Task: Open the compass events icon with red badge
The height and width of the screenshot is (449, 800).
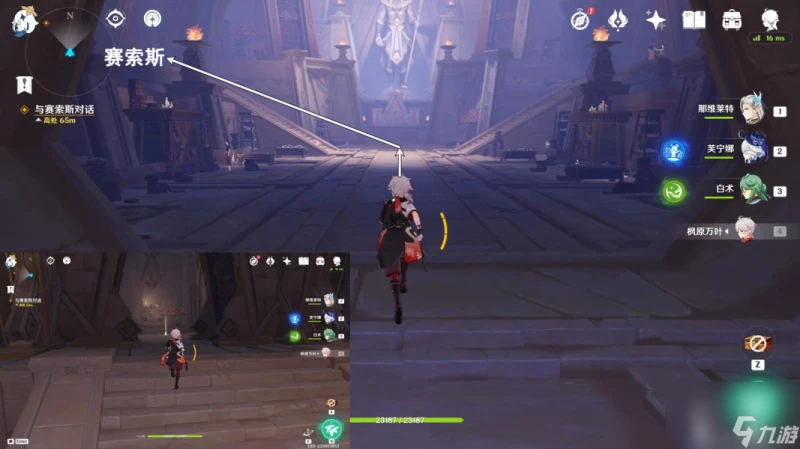Action: click(580, 19)
